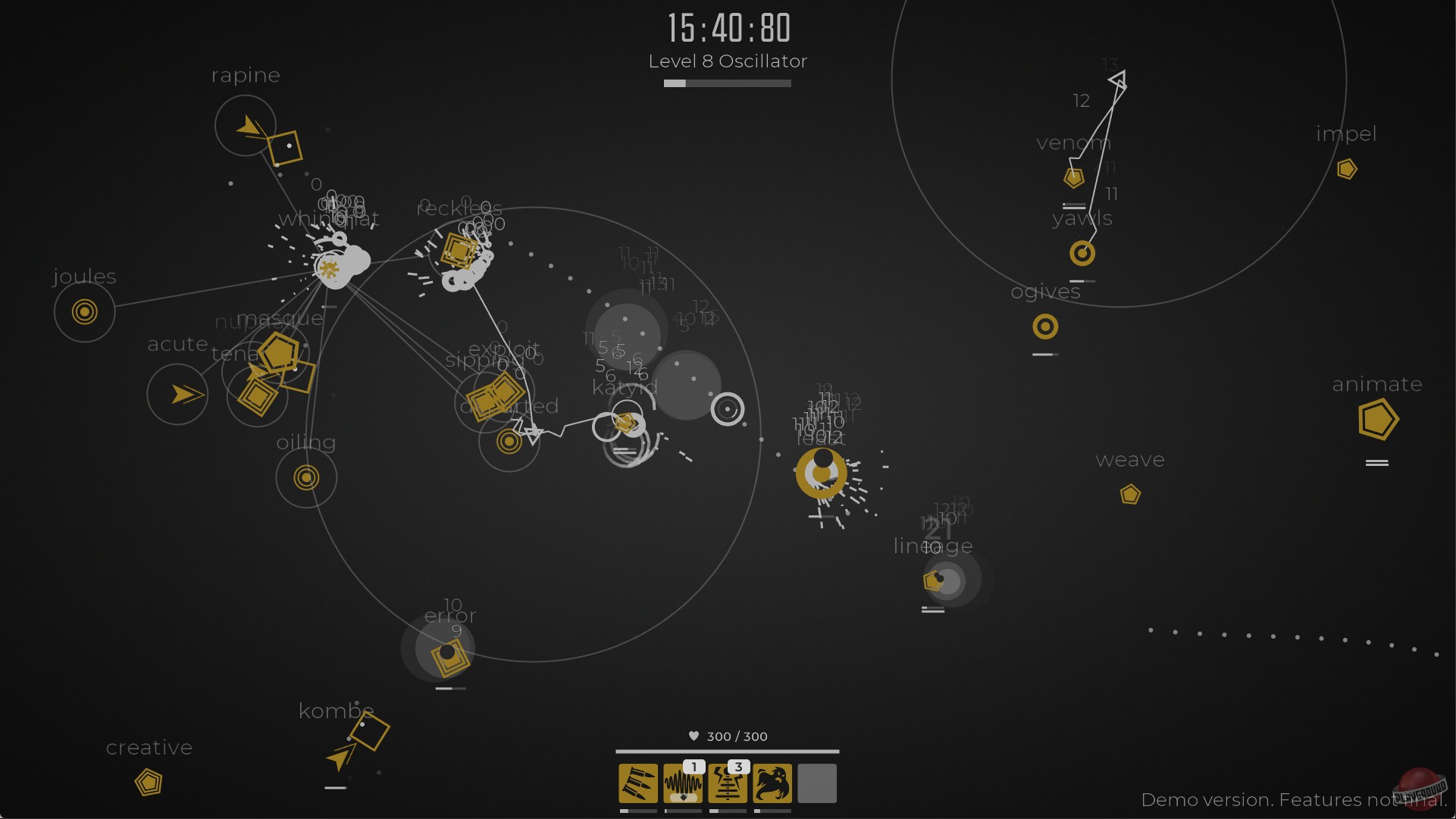Image resolution: width=1456 pixels, height=819 pixels.
Task: Click the empty gray ability slot
Action: tap(816, 784)
